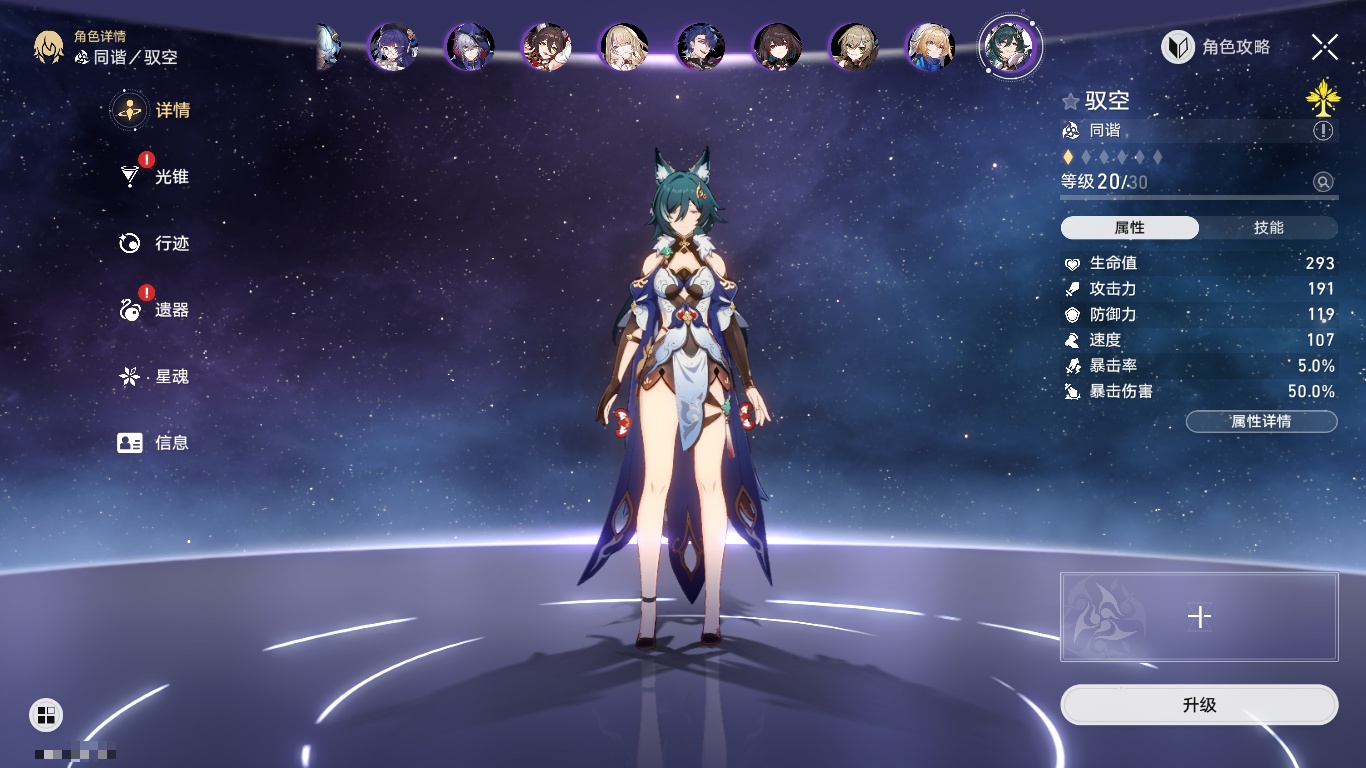The height and width of the screenshot is (768, 1366).
Task: Show the 同谐 path info icon
Action: pos(1323,131)
